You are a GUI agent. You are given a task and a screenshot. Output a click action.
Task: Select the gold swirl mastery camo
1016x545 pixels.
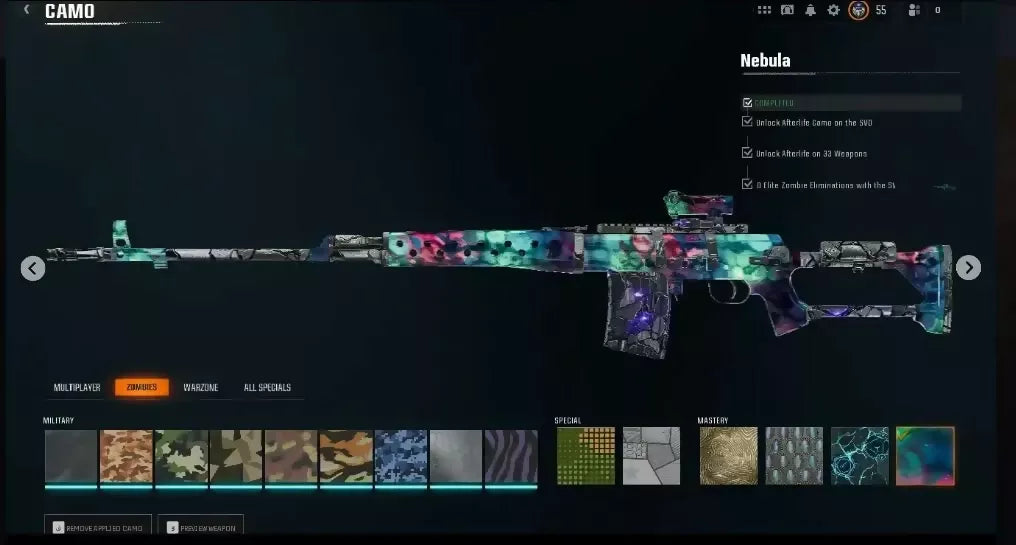click(x=728, y=456)
